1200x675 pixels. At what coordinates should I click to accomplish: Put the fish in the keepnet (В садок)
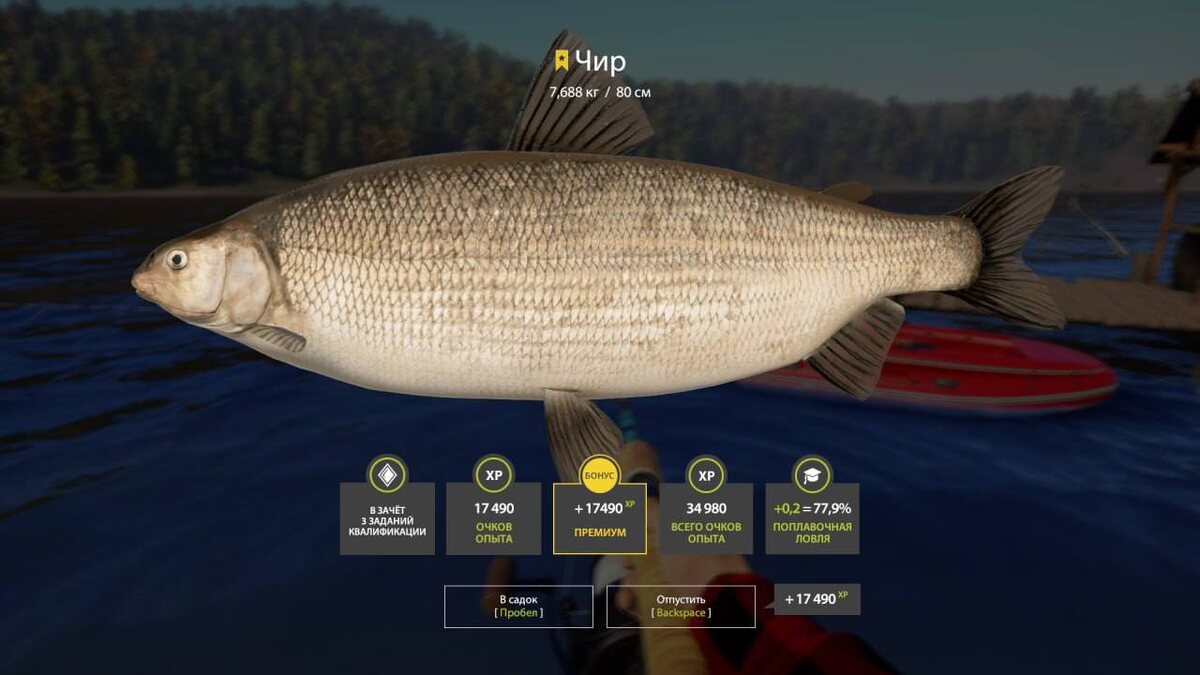(x=518, y=606)
